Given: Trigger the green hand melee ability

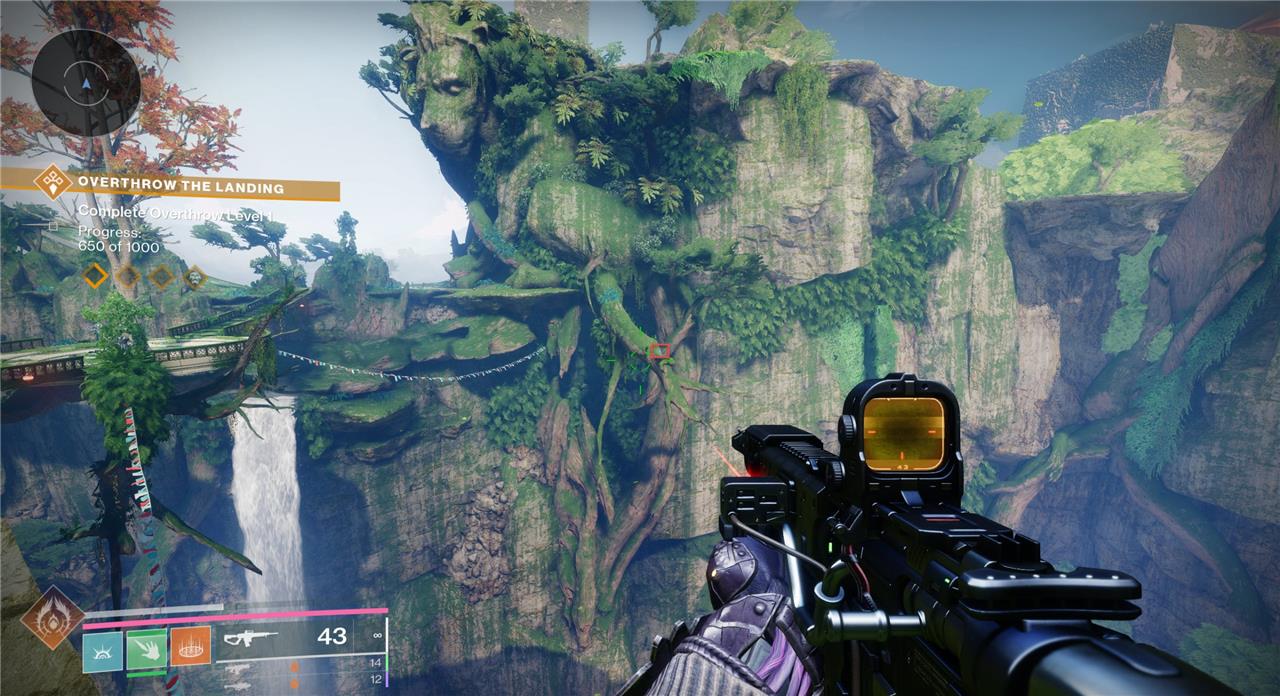Looking at the screenshot, I should click(145, 648).
